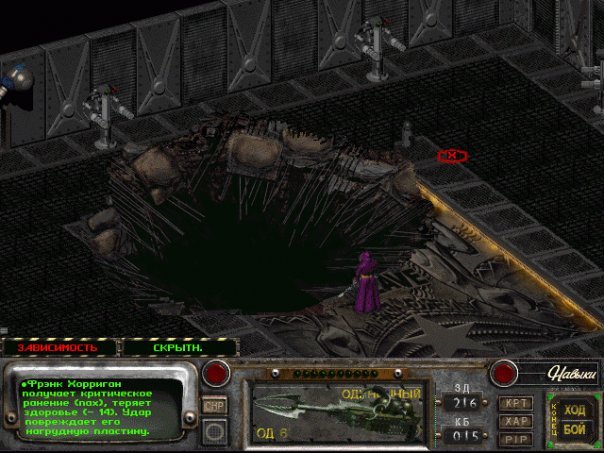This screenshot has width=604, height=453.
Task: Open inventory with the СНР button
Action: point(214,405)
